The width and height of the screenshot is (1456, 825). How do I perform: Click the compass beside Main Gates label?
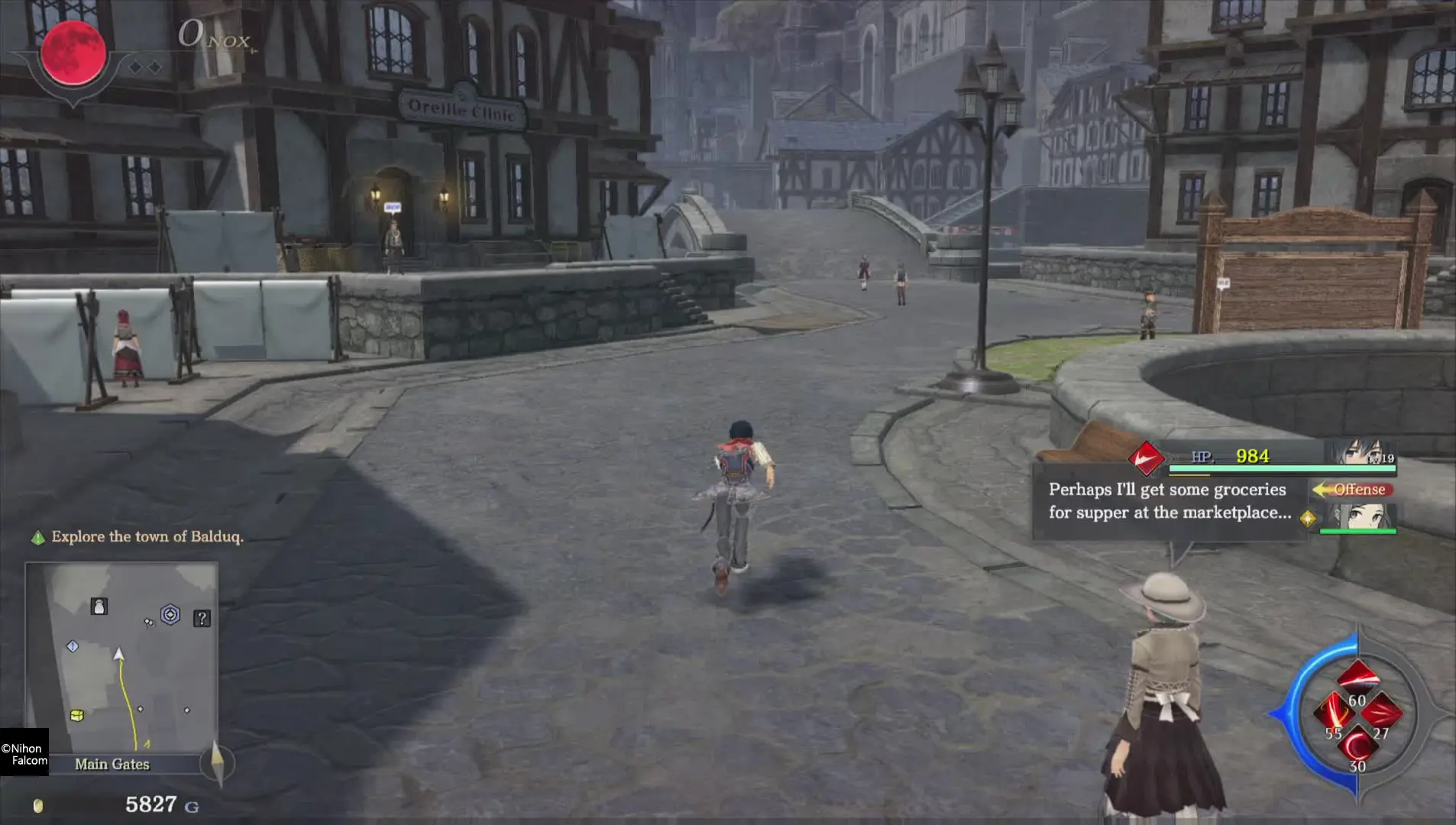(217, 762)
